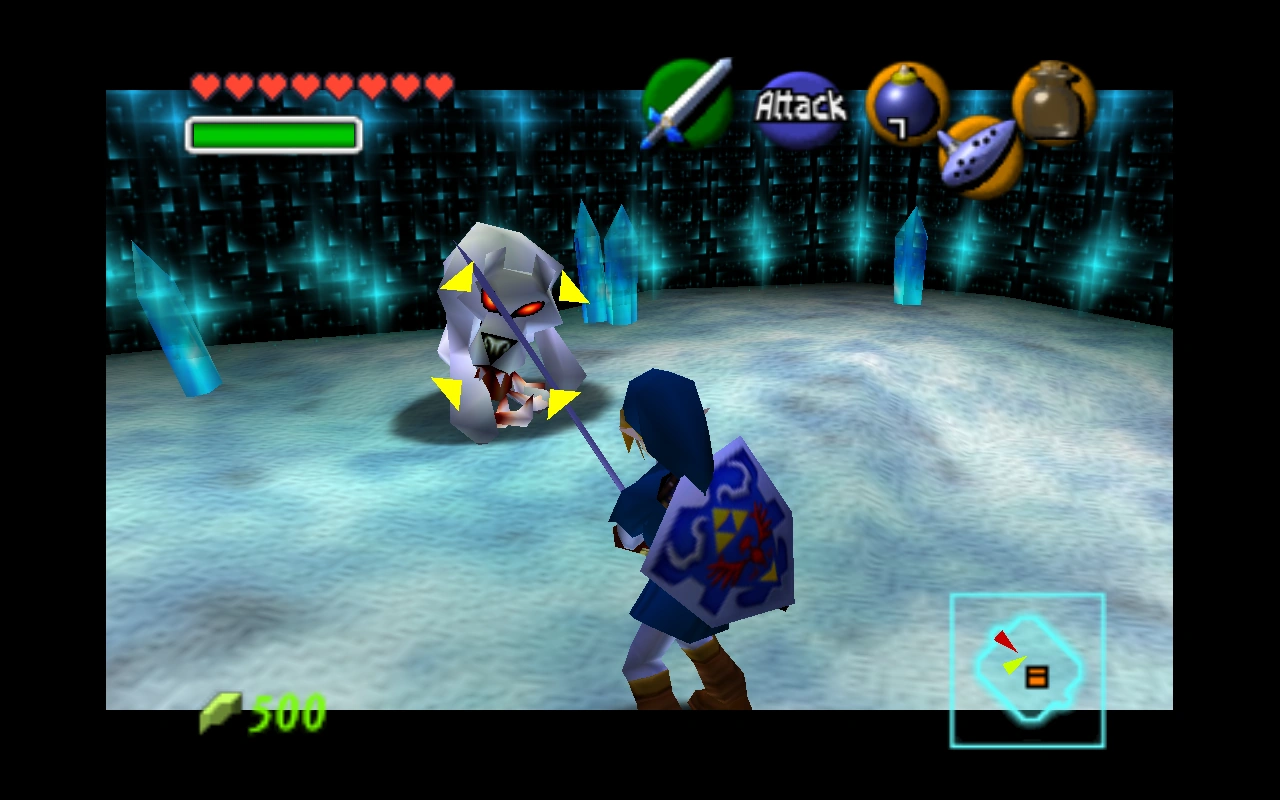Screen dimensions: 1280x800
Task: Click the Bomb item on the C-left button
Action: pos(905,103)
